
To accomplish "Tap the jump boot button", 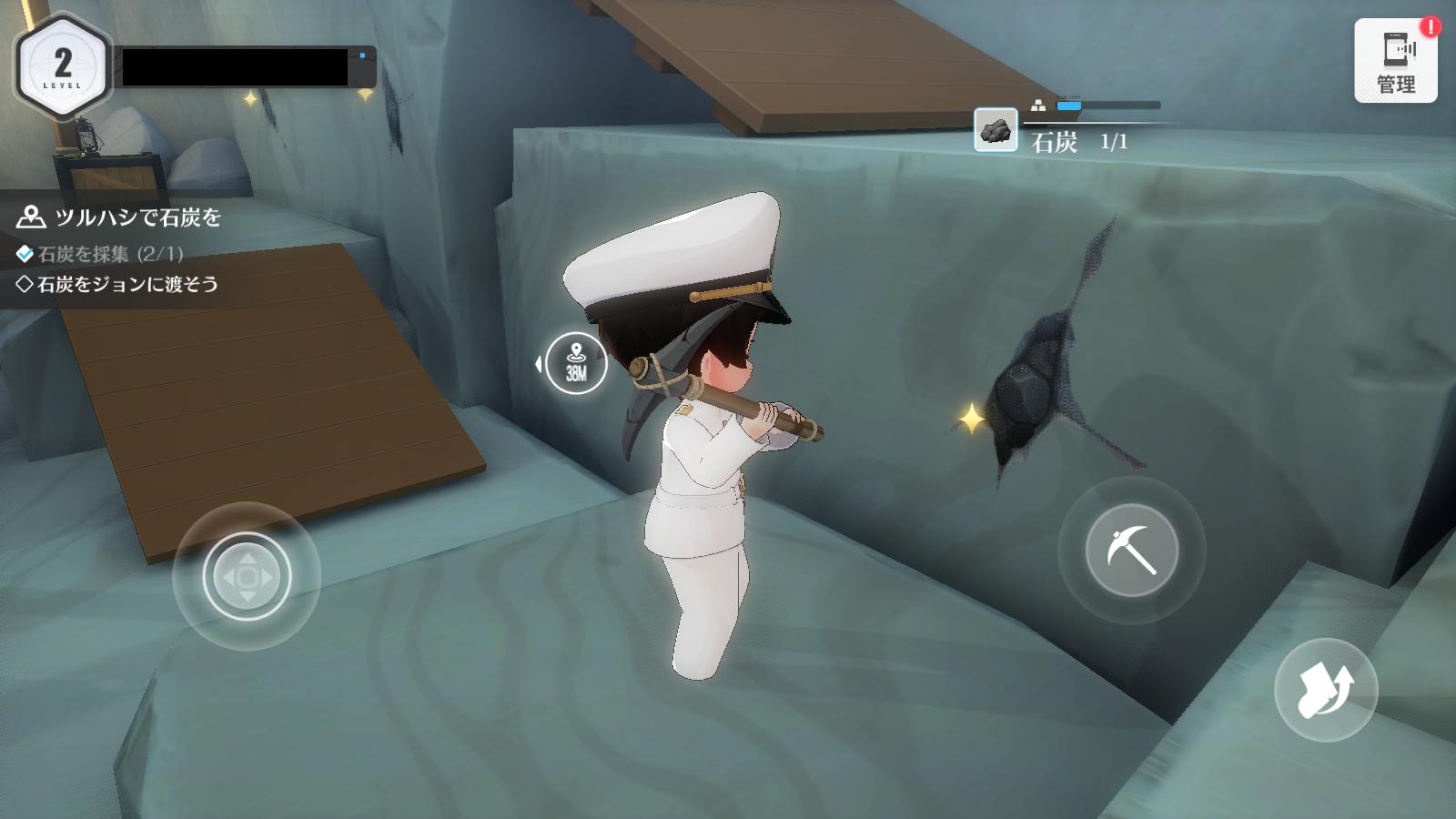I will pyautogui.click(x=1325, y=690).
